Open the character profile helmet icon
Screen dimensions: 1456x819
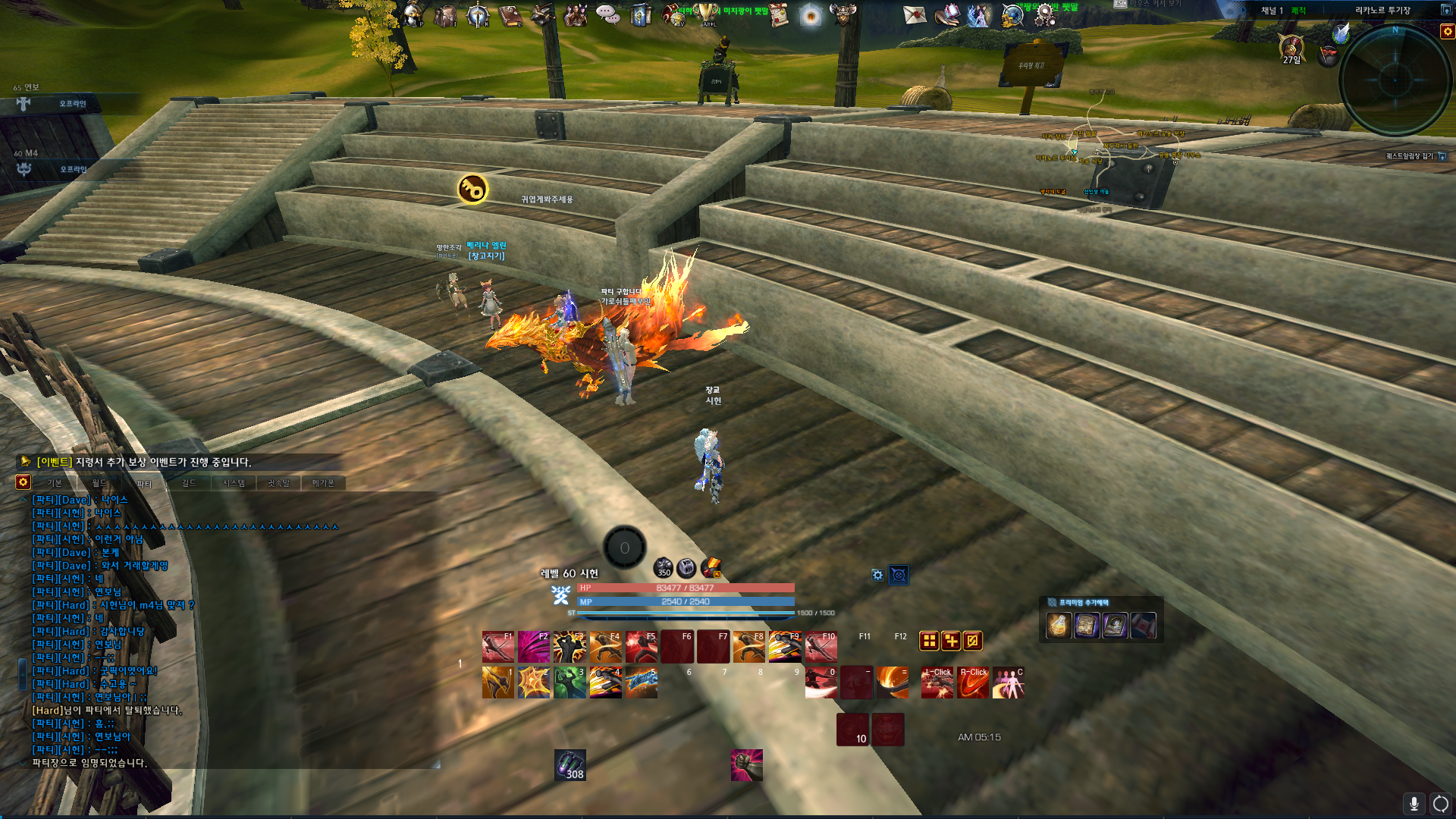click(413, 14)
